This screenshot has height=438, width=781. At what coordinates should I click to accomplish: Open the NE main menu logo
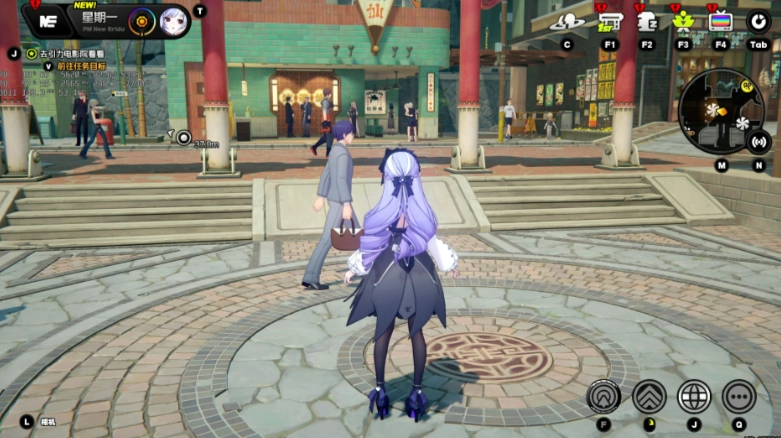click(x=45, y=20)
